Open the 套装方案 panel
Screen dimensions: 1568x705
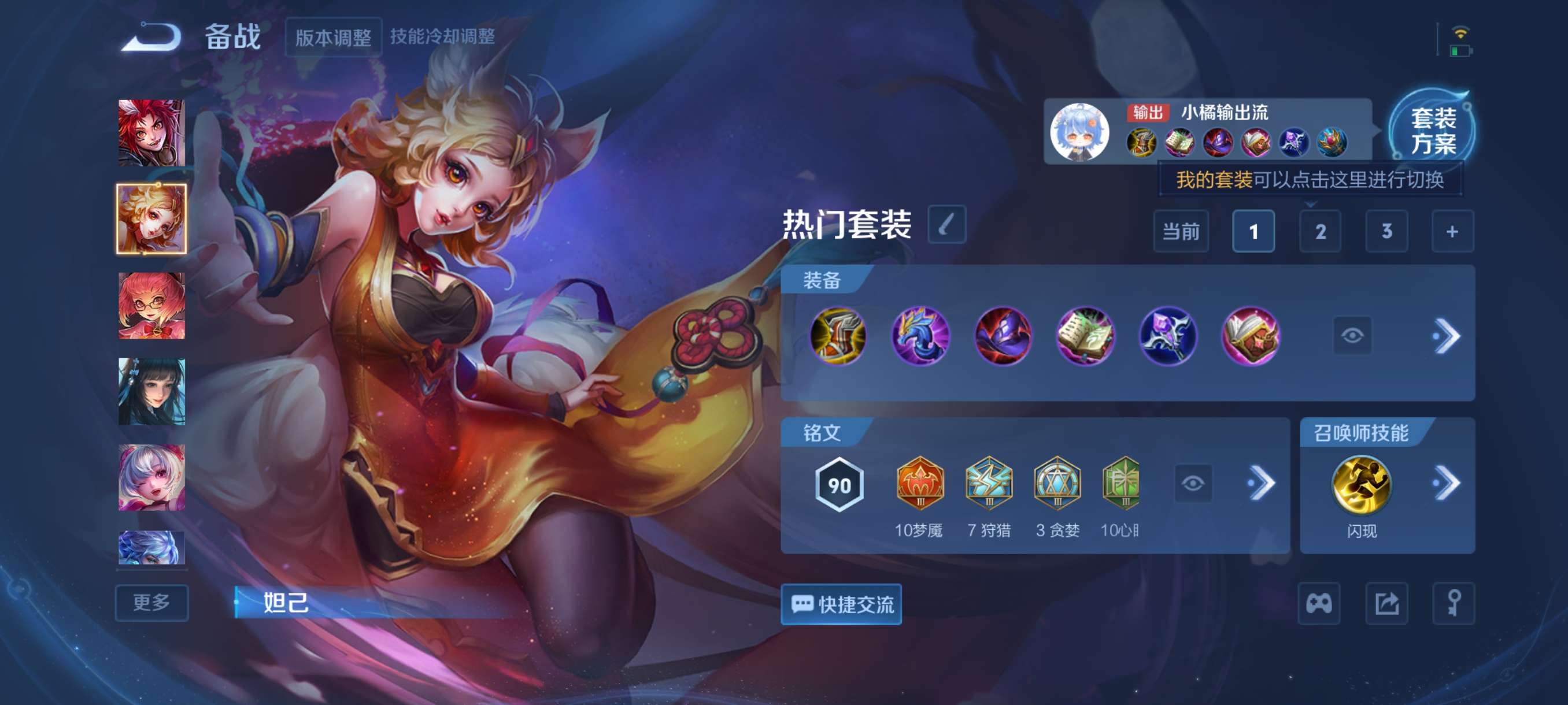click(x=1442, y=136)
